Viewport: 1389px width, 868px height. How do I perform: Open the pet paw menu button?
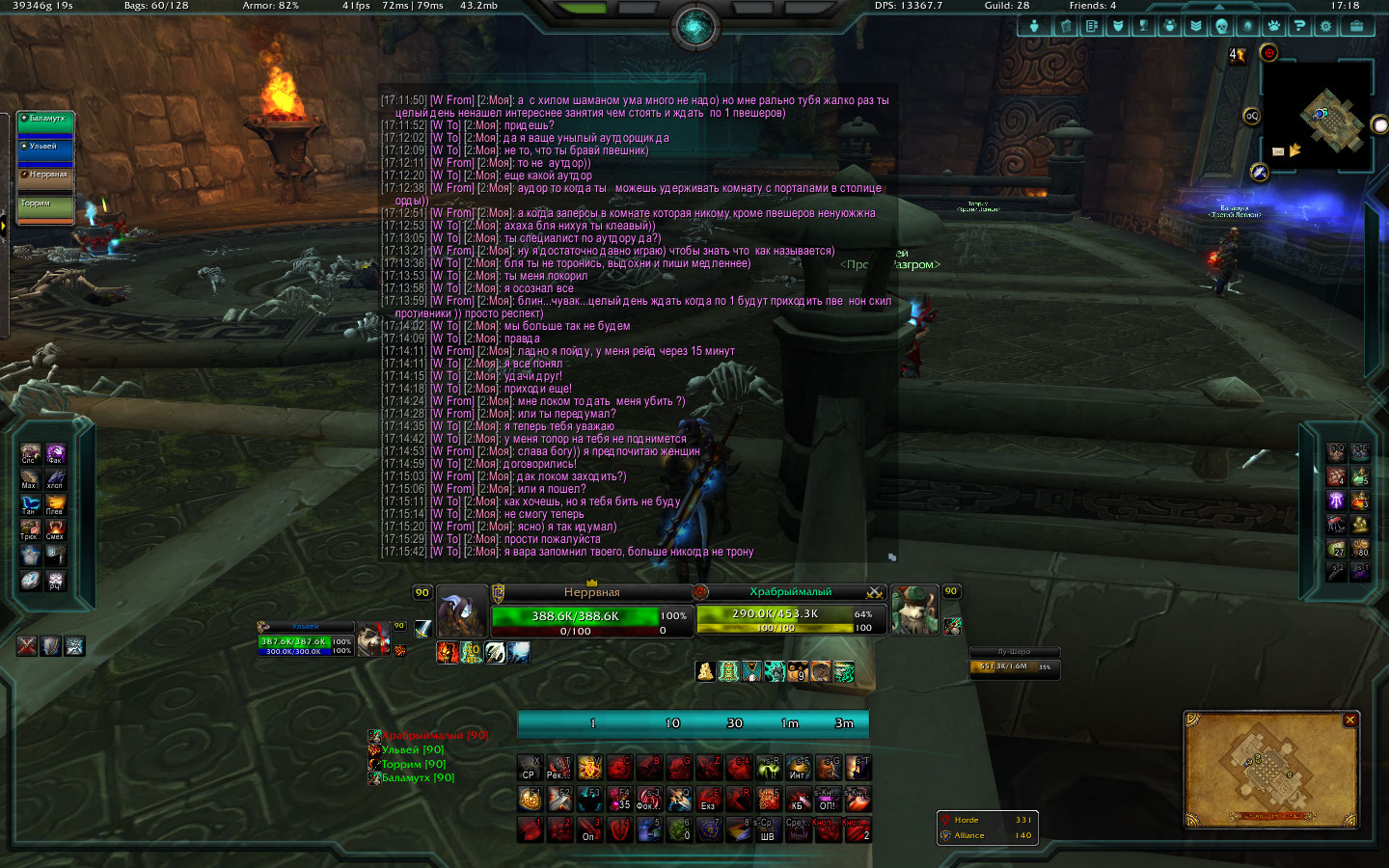click(1273, 26)
